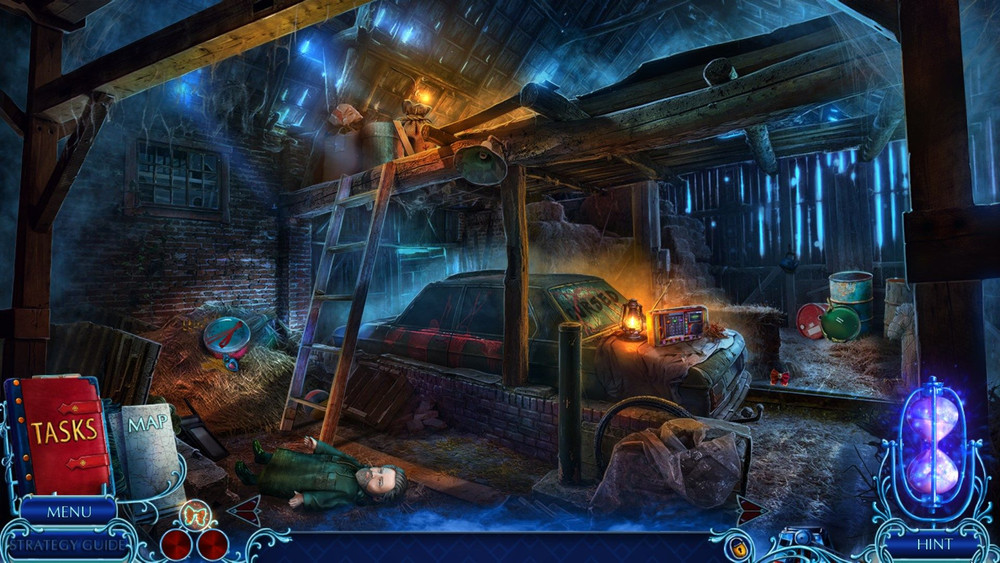1000x563 pixels.
Task: Toggle the inventory padlock
Action: point(739,548)
